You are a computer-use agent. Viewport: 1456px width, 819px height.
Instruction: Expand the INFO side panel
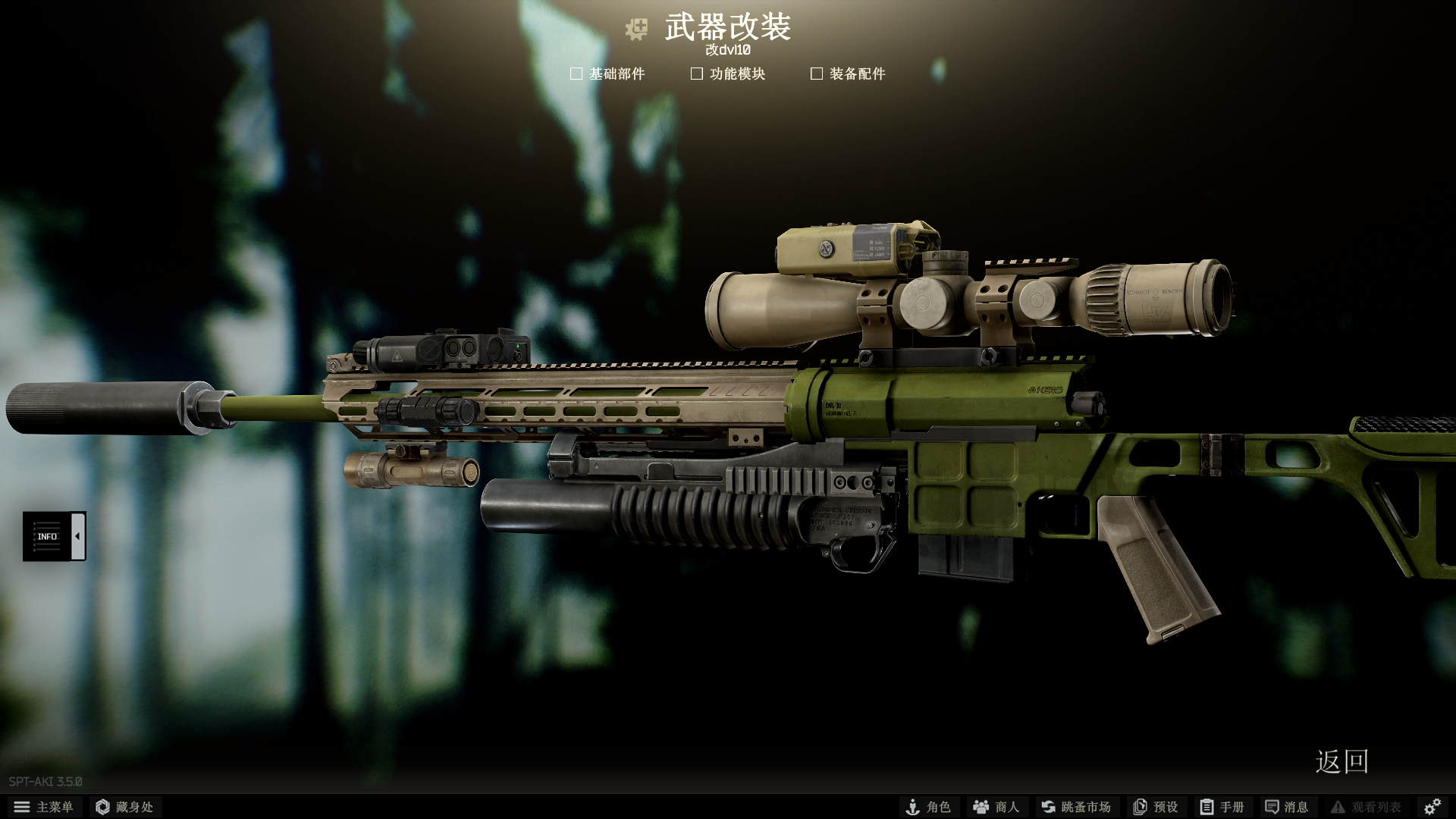click(x=77, y=536)
